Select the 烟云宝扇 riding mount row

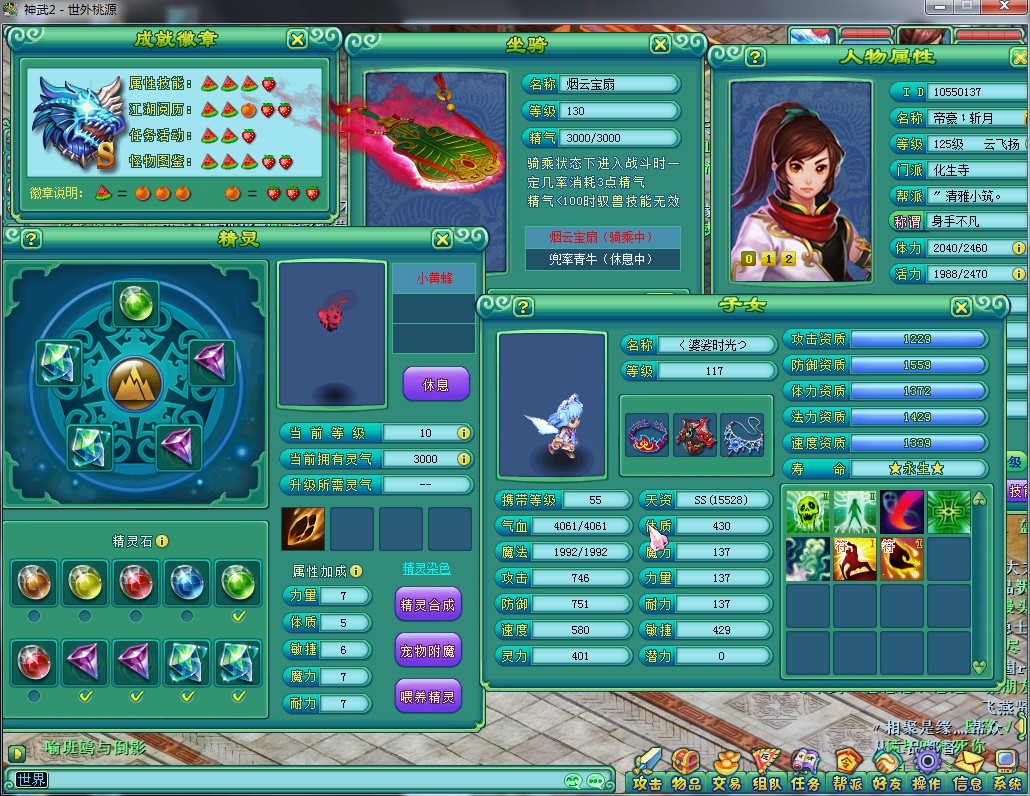point(602,237)
